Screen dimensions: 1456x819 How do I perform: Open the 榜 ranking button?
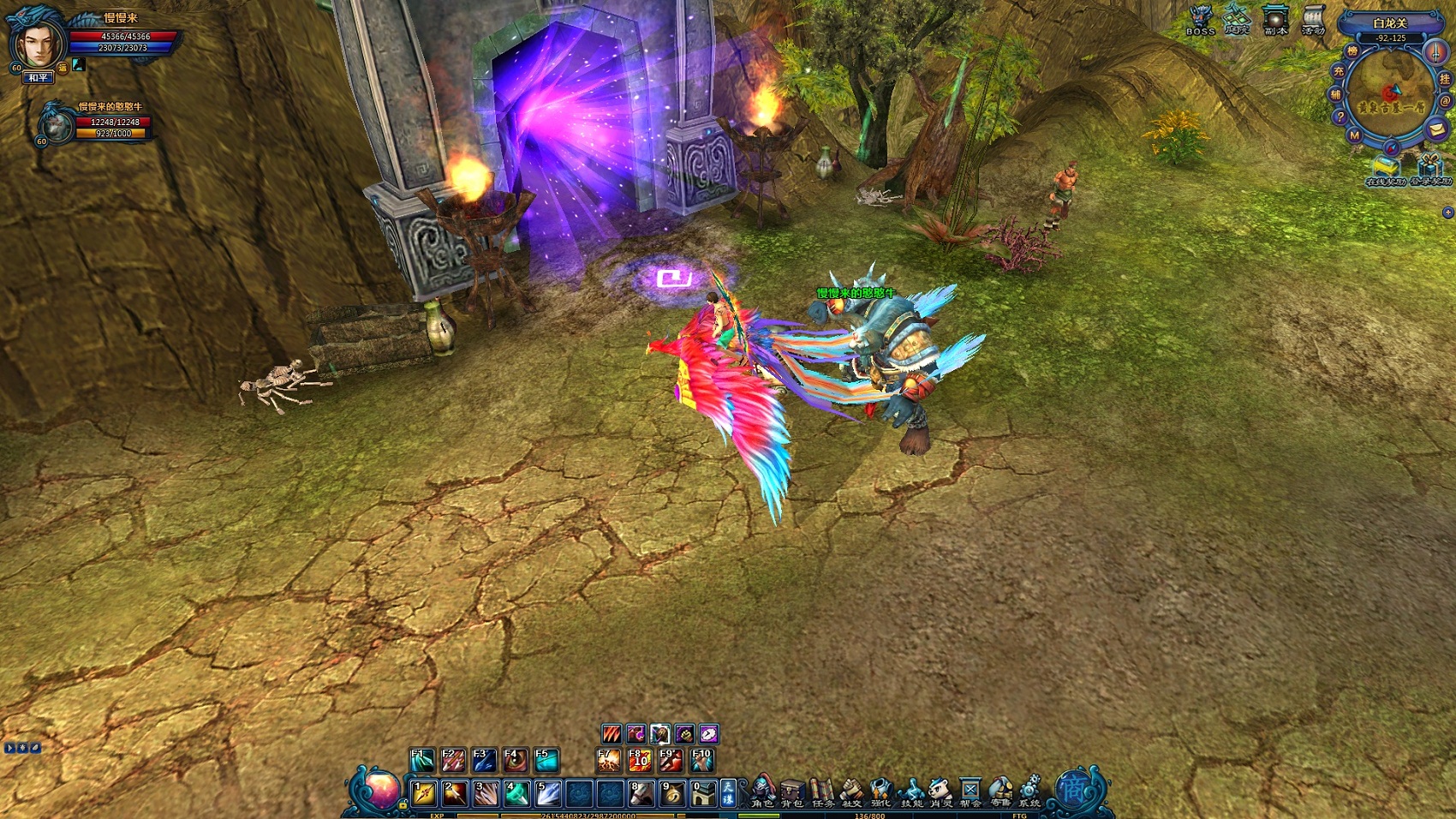[x=1352, y=51]
